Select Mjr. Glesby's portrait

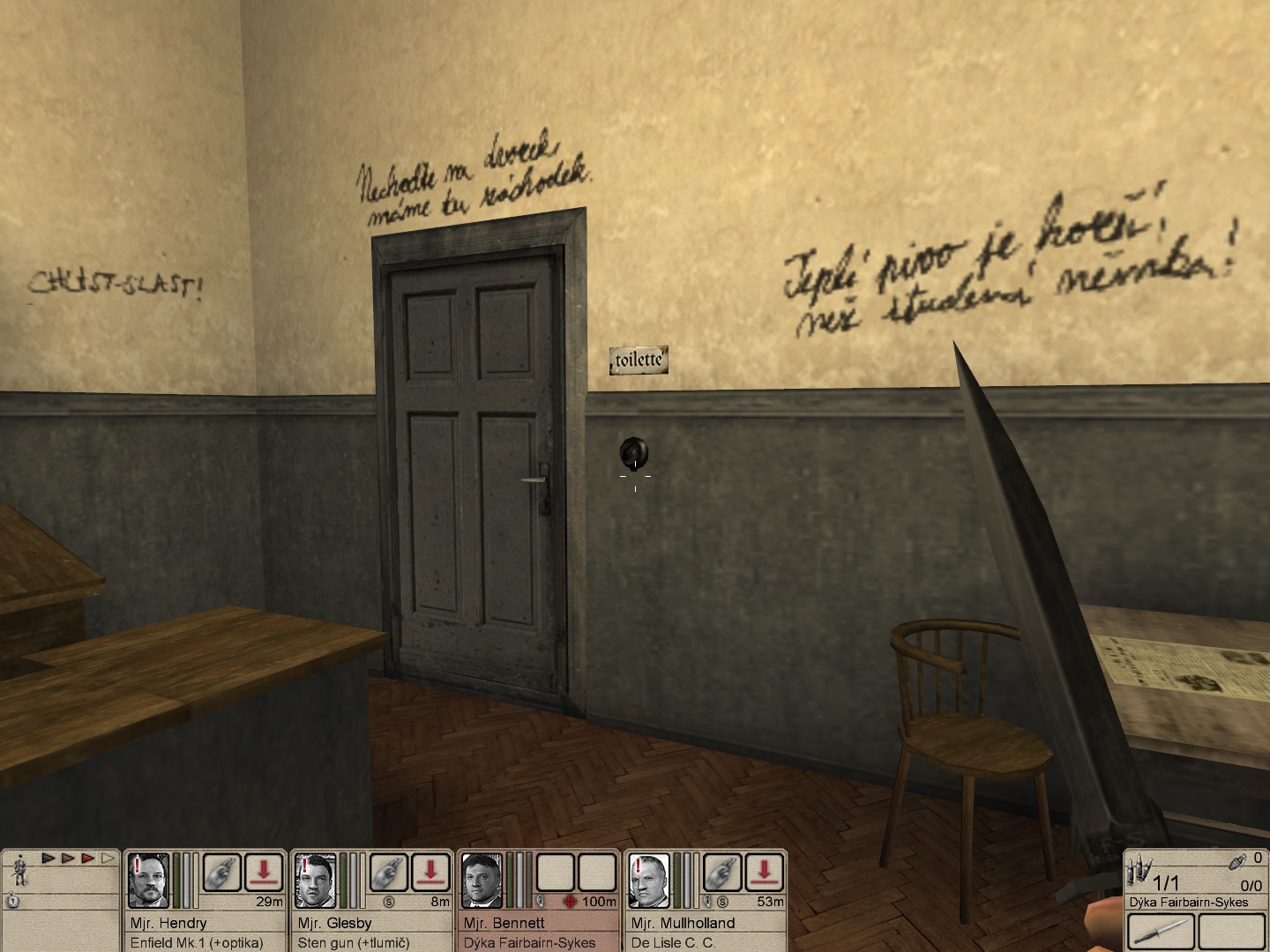pyautogui.click(x=315, y=880)
